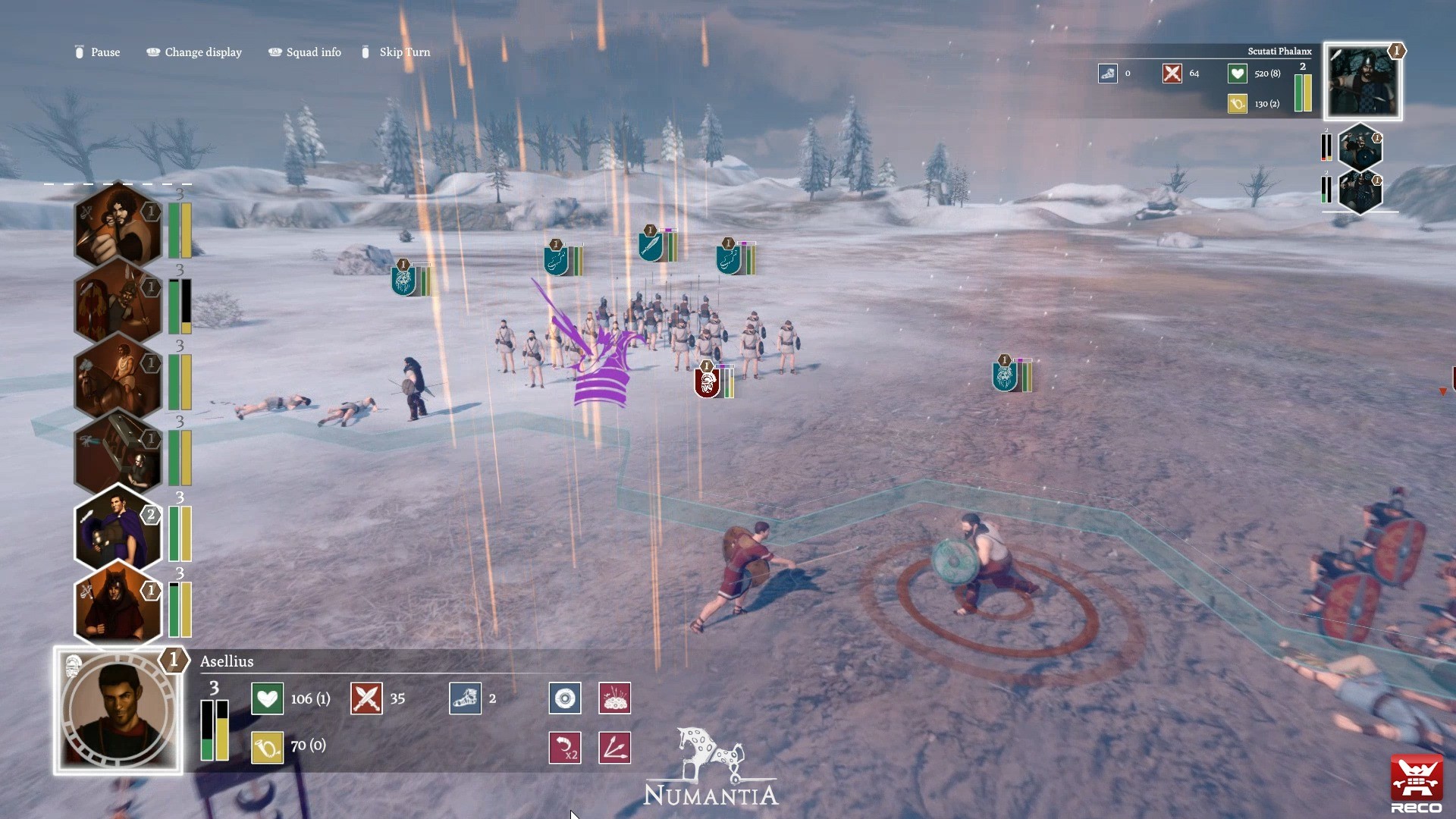Viewport: 1456px width, 819px height.
Task: Select the yellow horn morale icon
Action: (267, 747)
